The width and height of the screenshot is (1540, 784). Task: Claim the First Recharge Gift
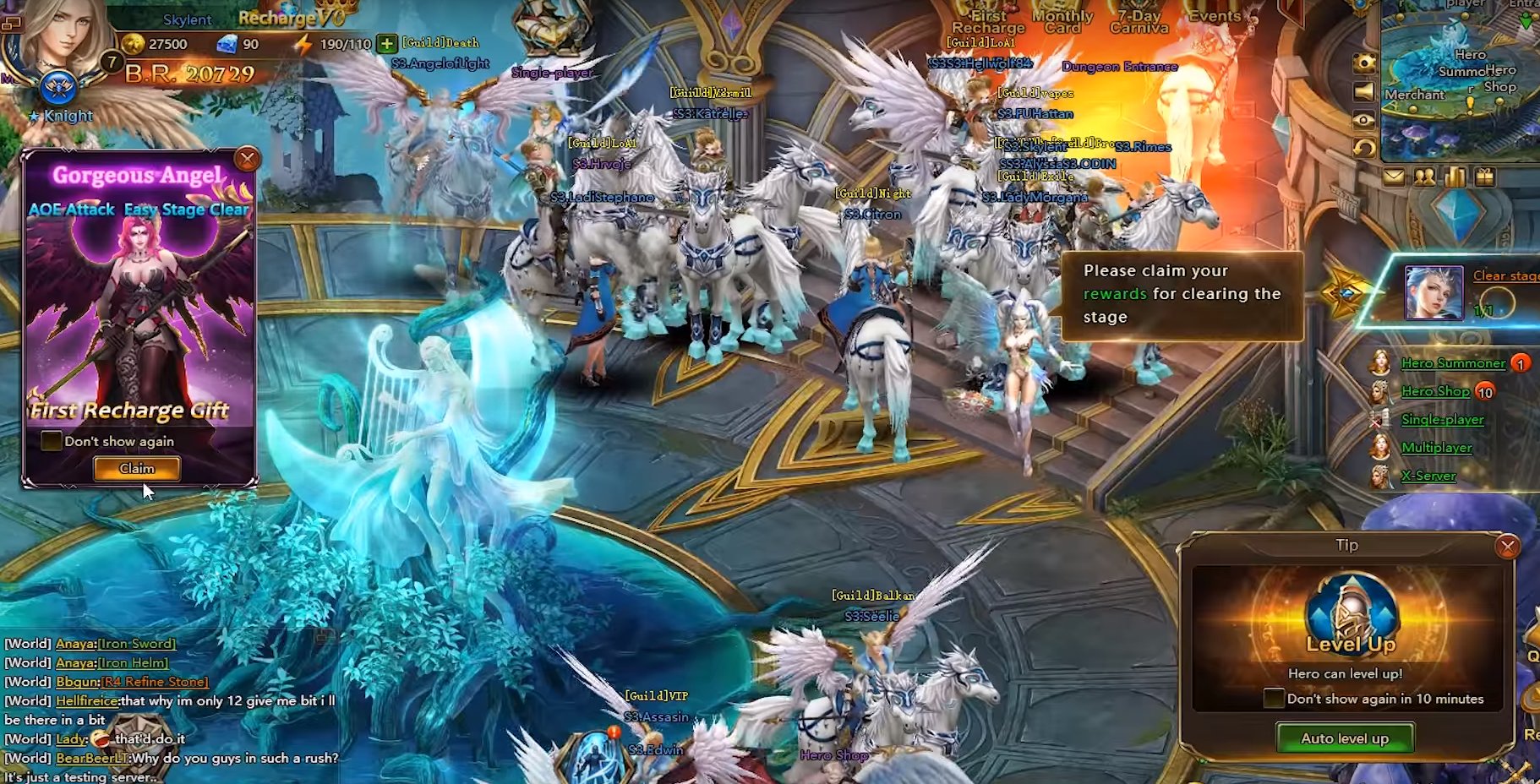point(137,468)
